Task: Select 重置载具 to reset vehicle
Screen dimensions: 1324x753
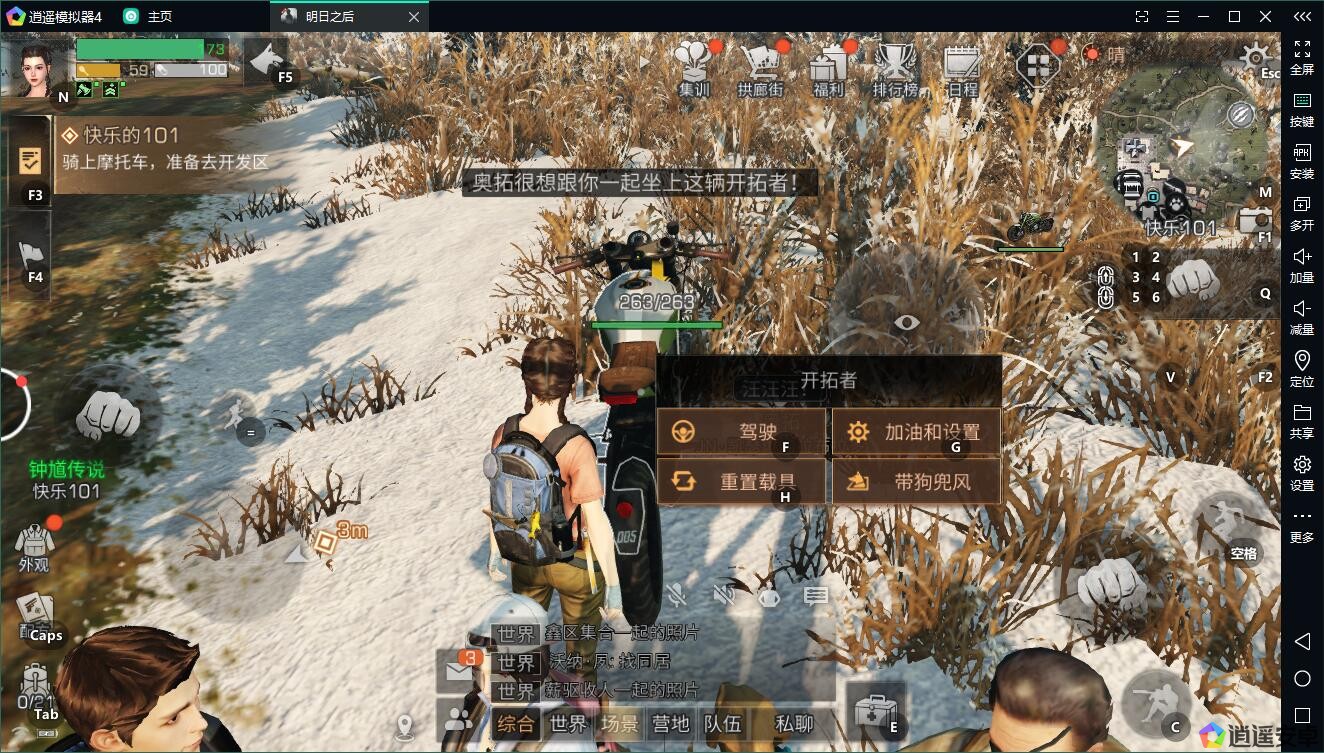Action: 741,481
